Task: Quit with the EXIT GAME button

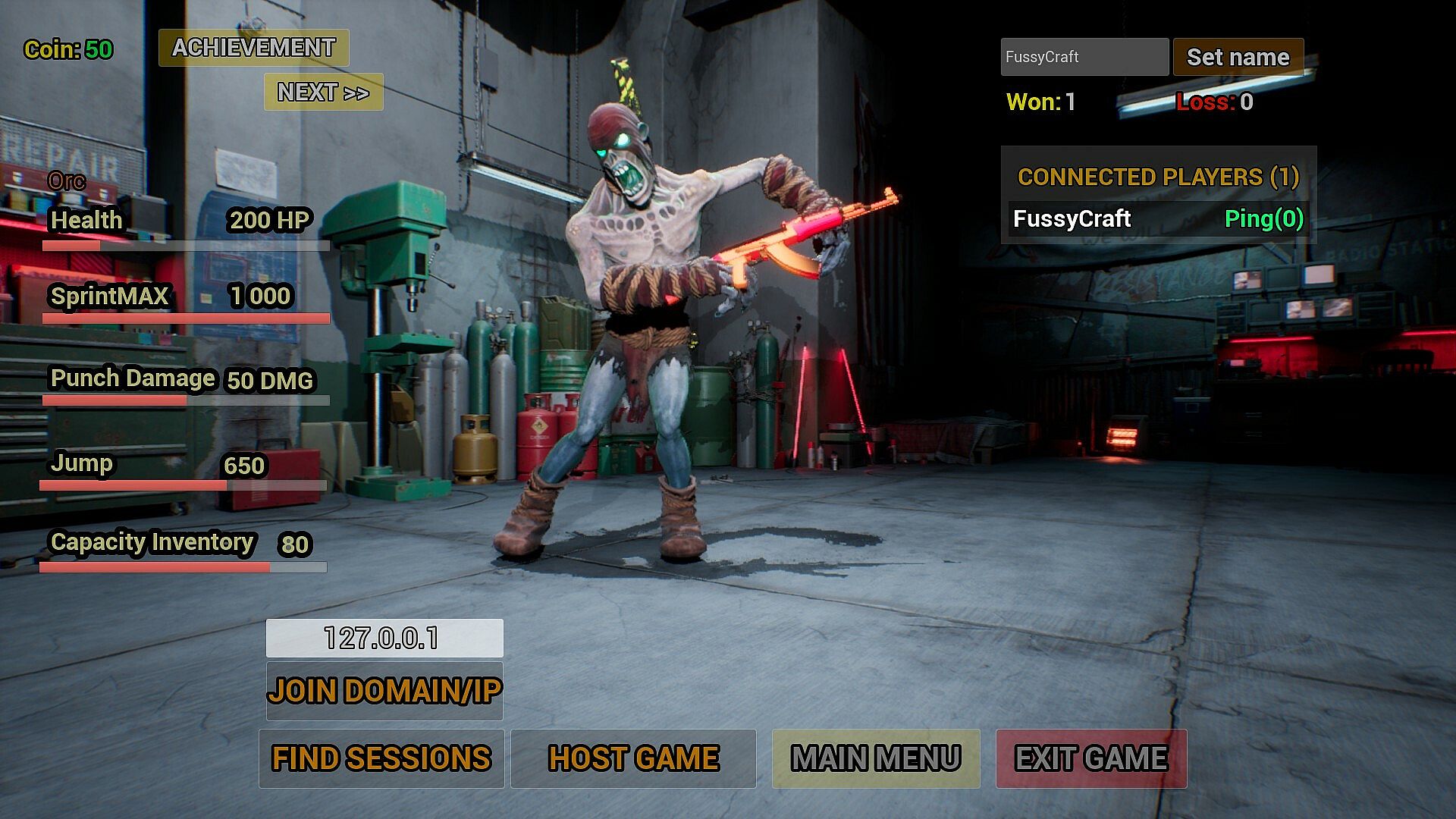Action: click(1090, 758)
